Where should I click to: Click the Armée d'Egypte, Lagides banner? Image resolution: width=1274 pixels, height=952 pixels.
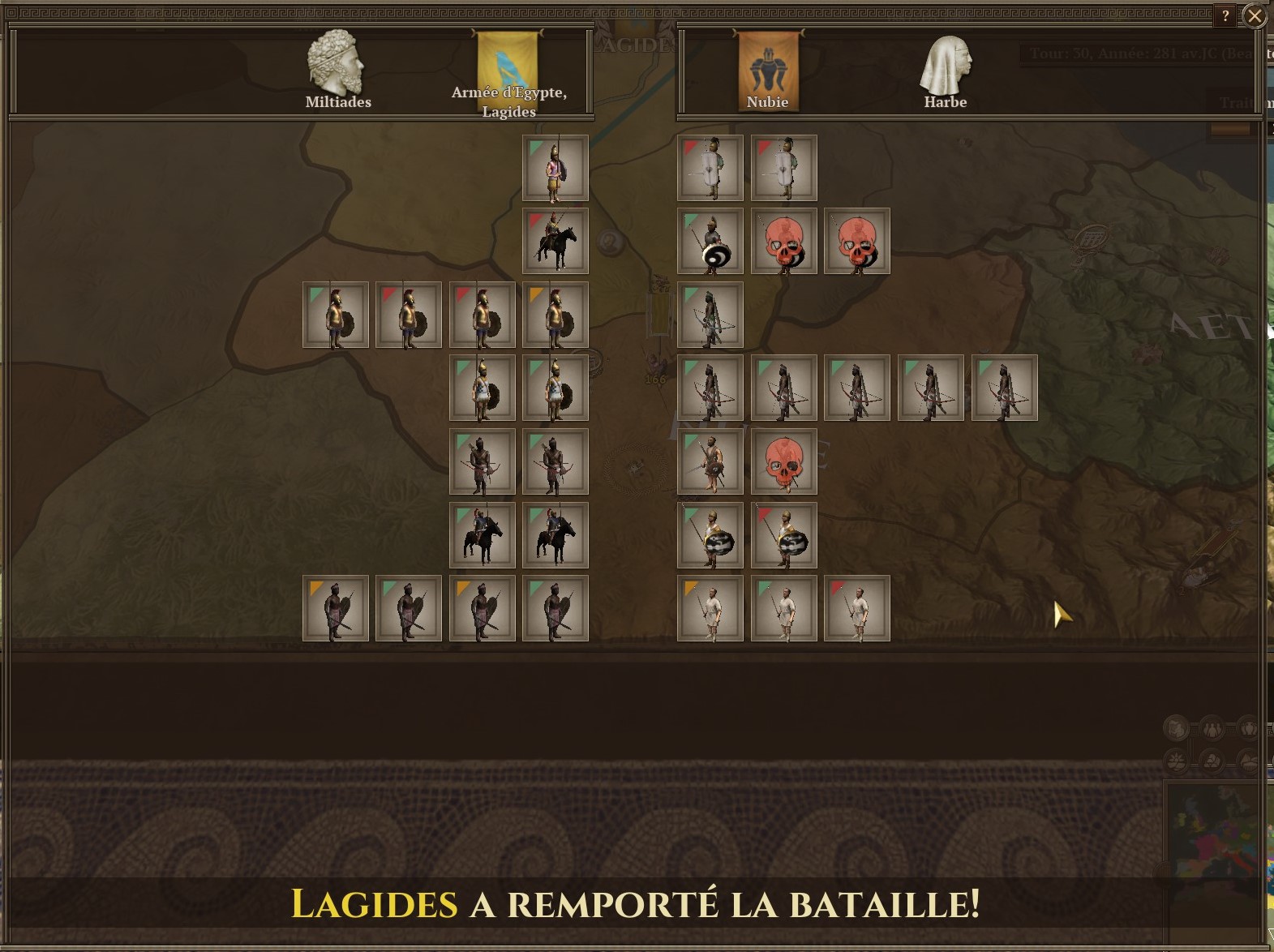tap(508, 66)
